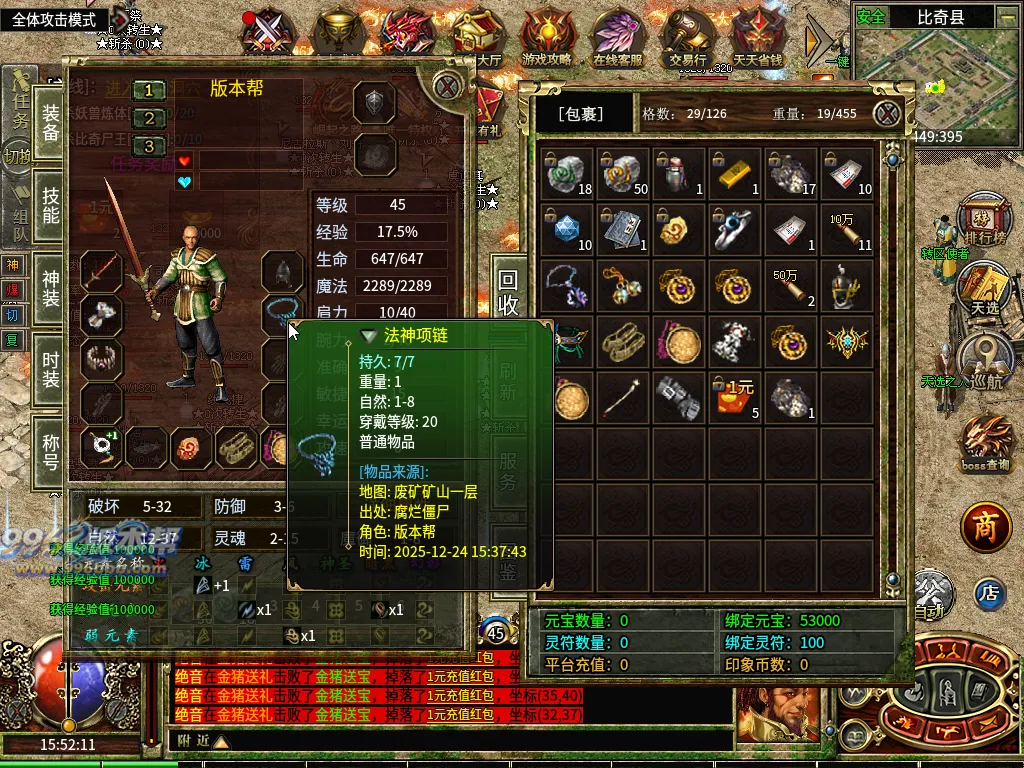
Task: Open the boss查询 lookup icon
Action: tap(985, 444)
